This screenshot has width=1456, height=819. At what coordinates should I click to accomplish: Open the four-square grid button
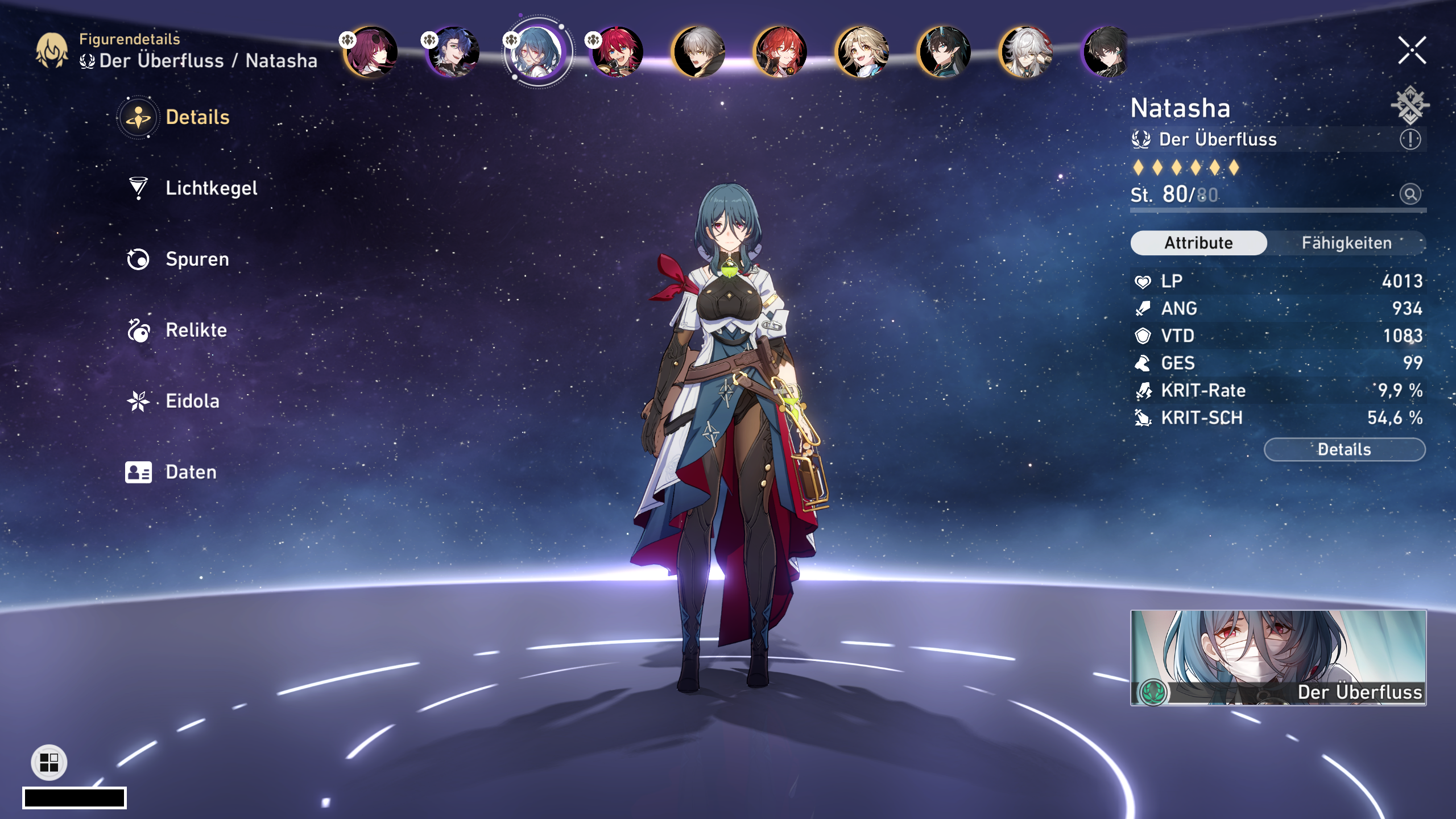pyautogui.click(x=49, y=762)
